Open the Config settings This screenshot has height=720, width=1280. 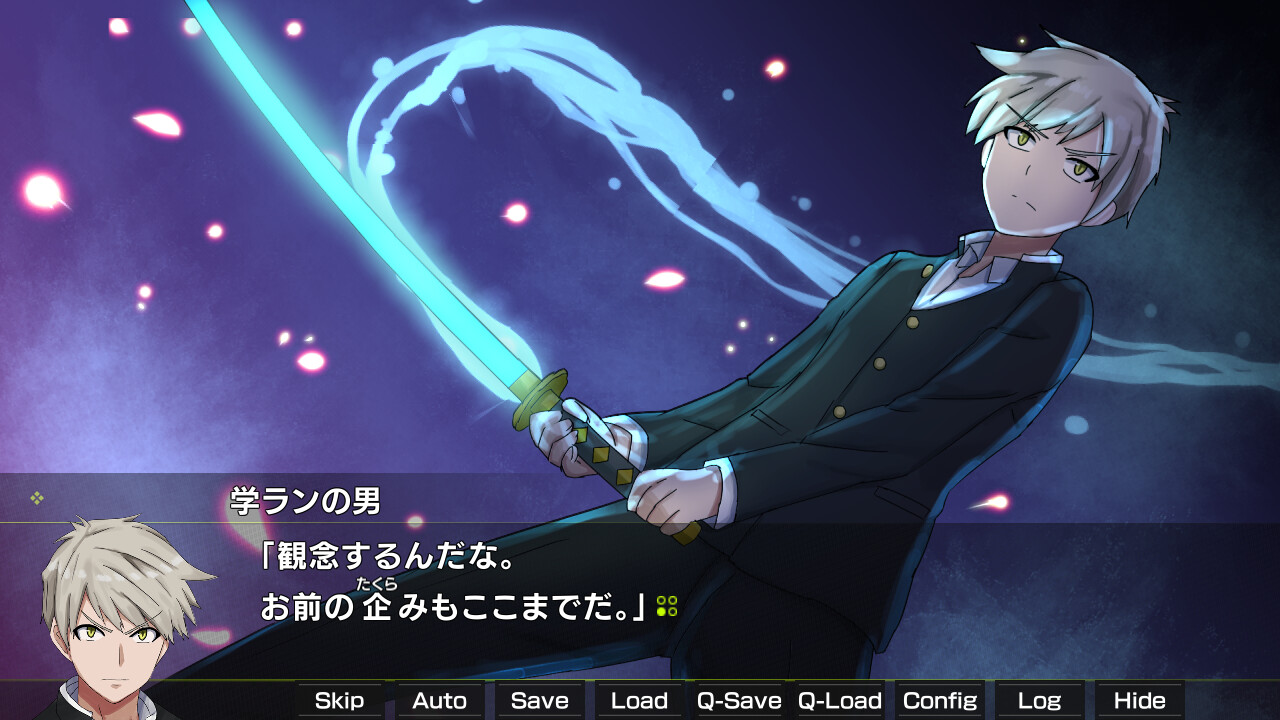click(x=941, y=700)
